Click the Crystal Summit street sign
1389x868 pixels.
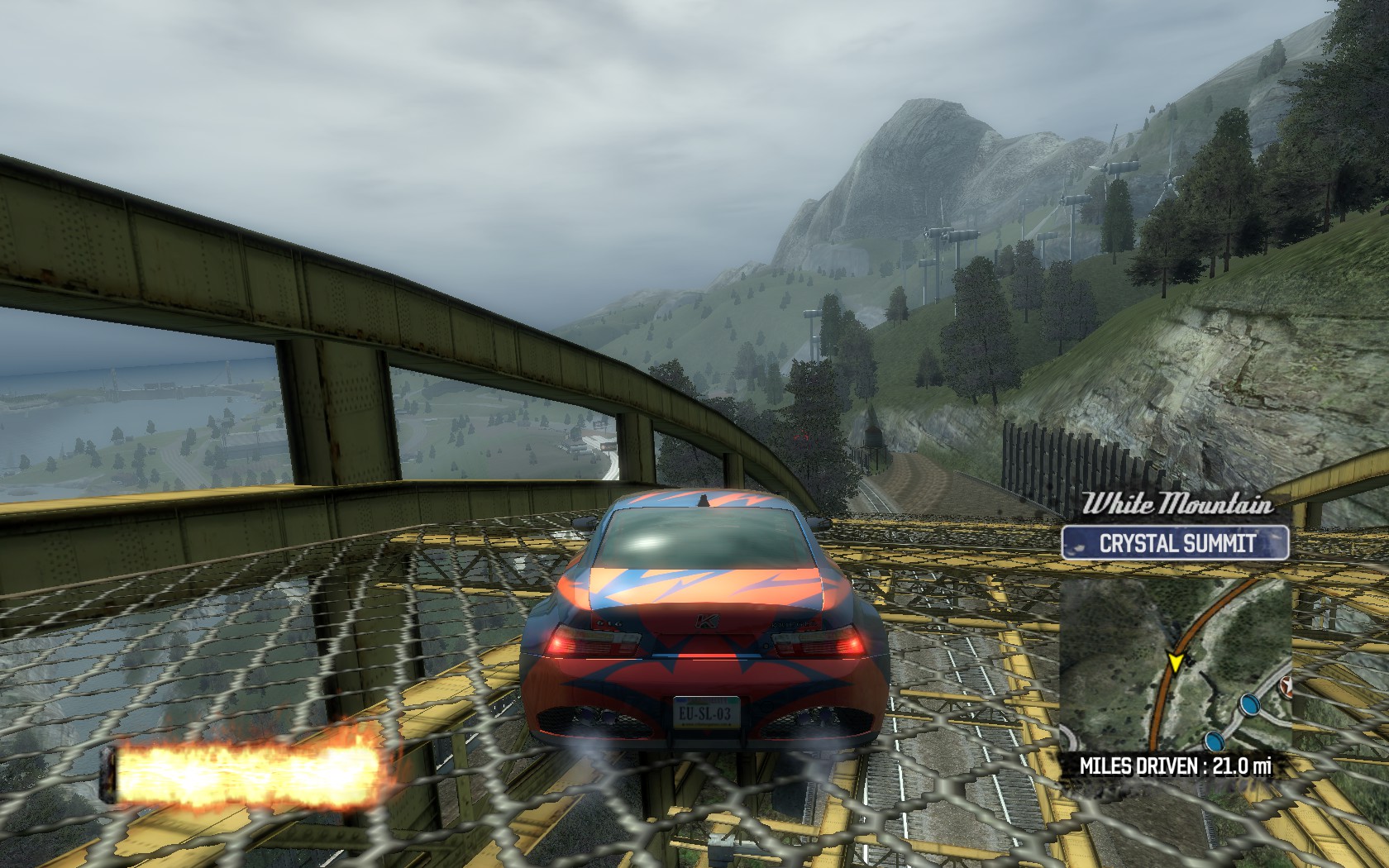(1176, 543)
